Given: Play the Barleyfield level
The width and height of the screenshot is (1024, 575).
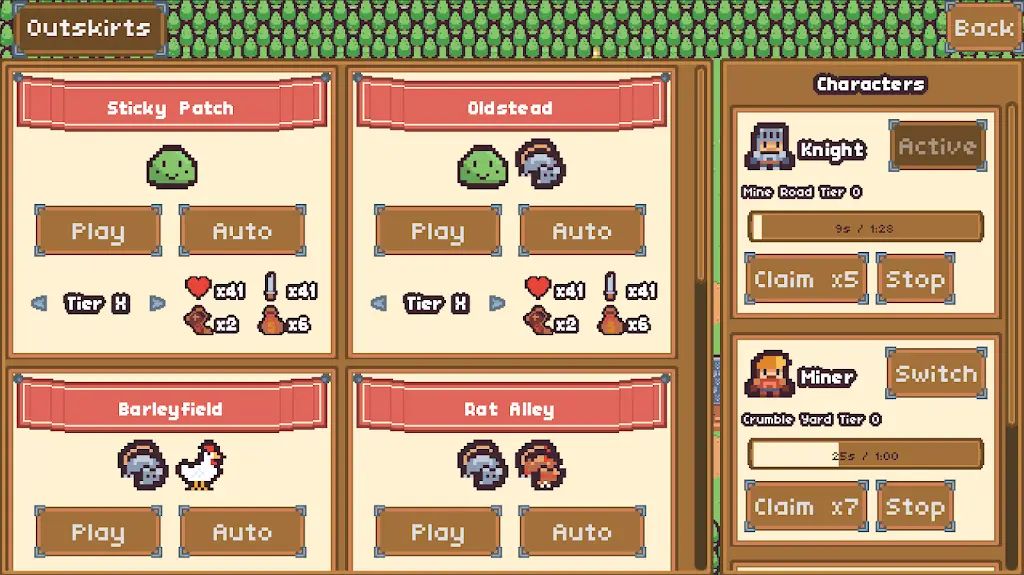Looking at the screenshot, I should 98,532.
